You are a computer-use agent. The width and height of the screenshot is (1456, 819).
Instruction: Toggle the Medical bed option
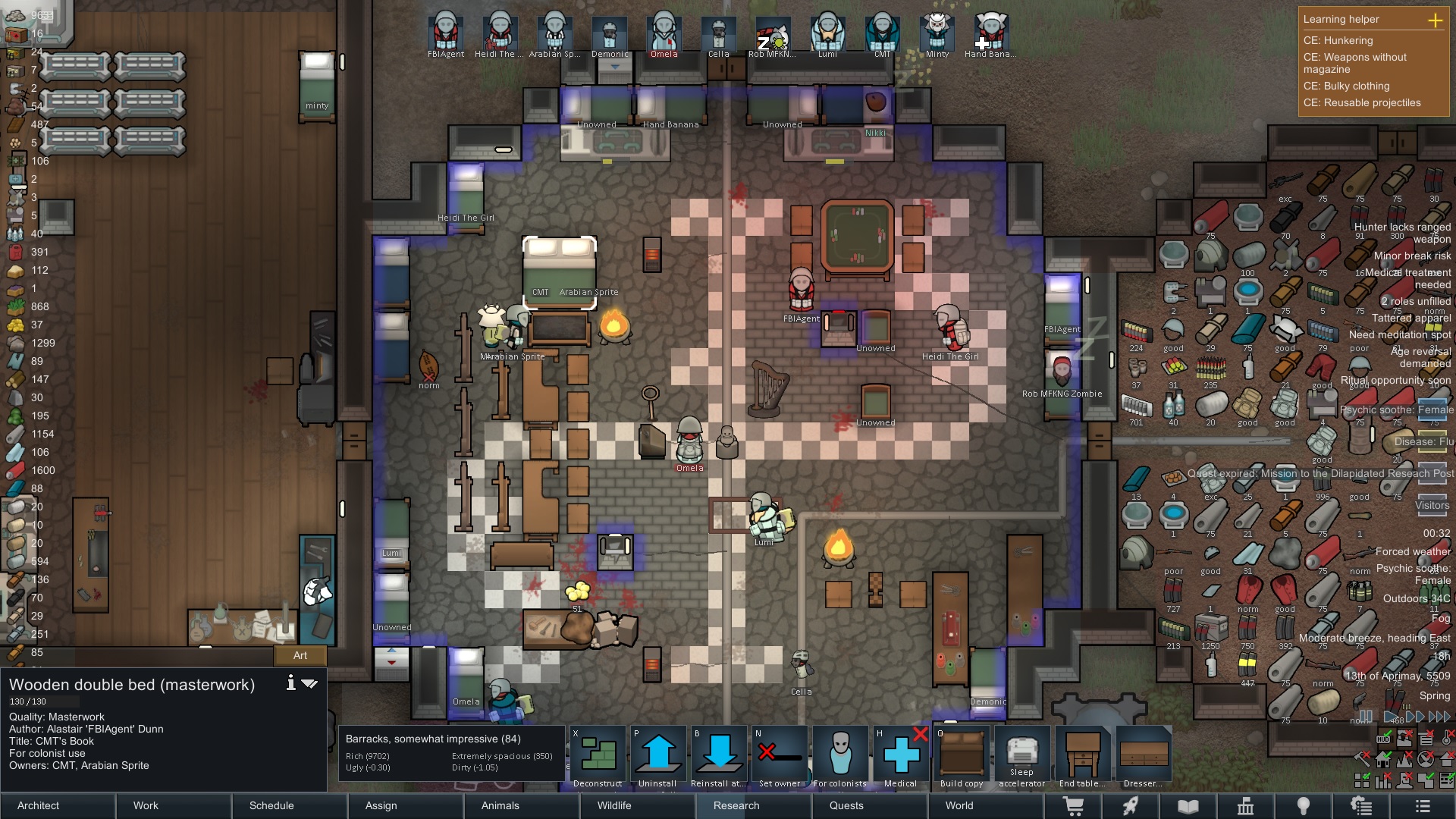pyautogui.click(x=901, y=756)
